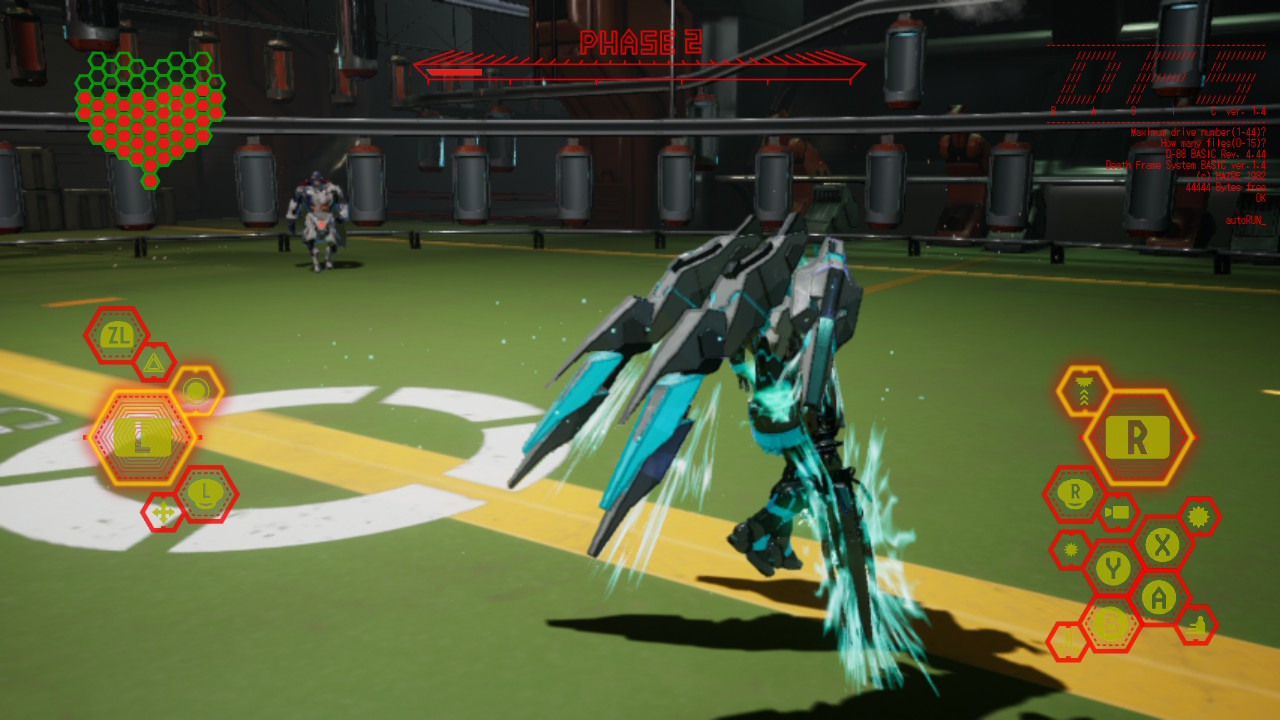The image size is (1280, 720).
Task: Select the ZL button prompt icon
Action: (116, 334)
